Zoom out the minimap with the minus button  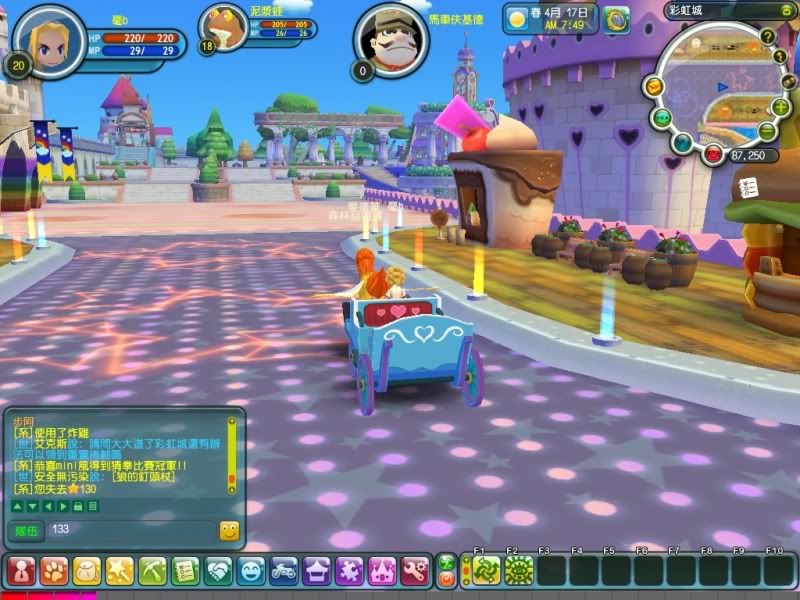click(x=767, y=131)
